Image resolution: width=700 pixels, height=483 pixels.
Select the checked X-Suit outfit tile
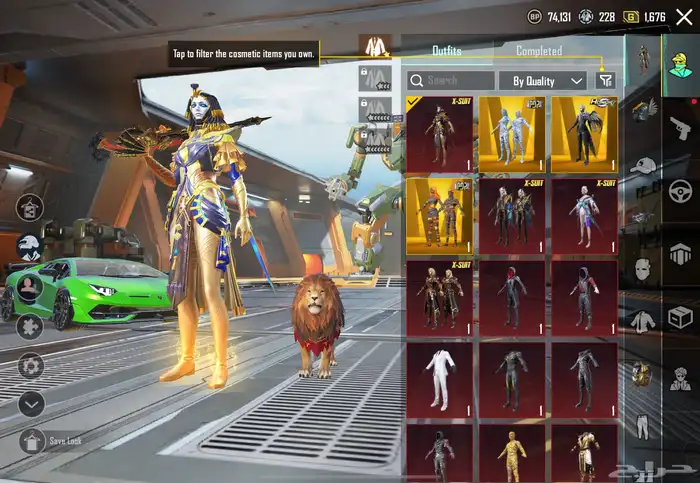pyautogui.click(x=439, y=134)
